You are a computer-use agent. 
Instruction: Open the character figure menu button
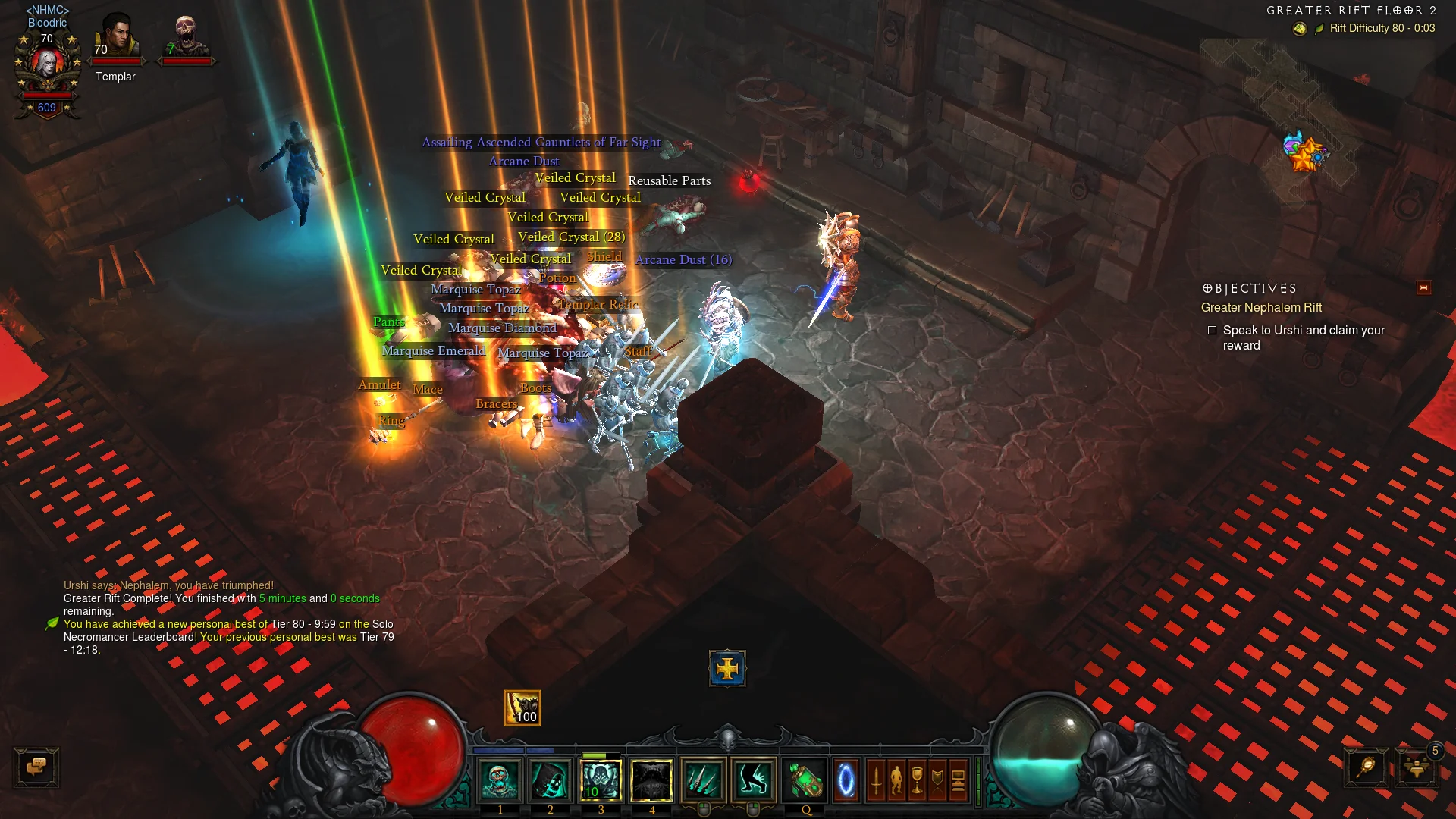pyautogui.click(x=896, y=780)
